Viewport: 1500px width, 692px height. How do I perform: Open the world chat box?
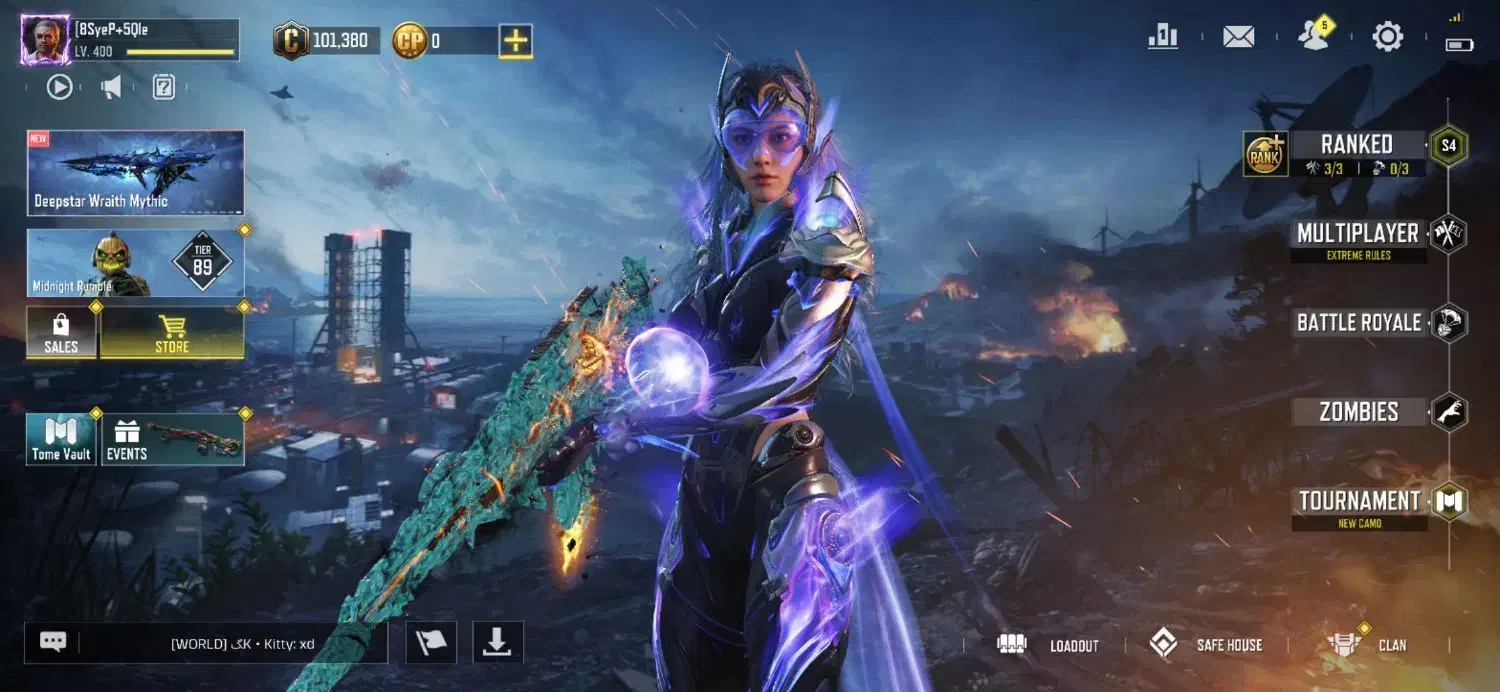[232, 643]
